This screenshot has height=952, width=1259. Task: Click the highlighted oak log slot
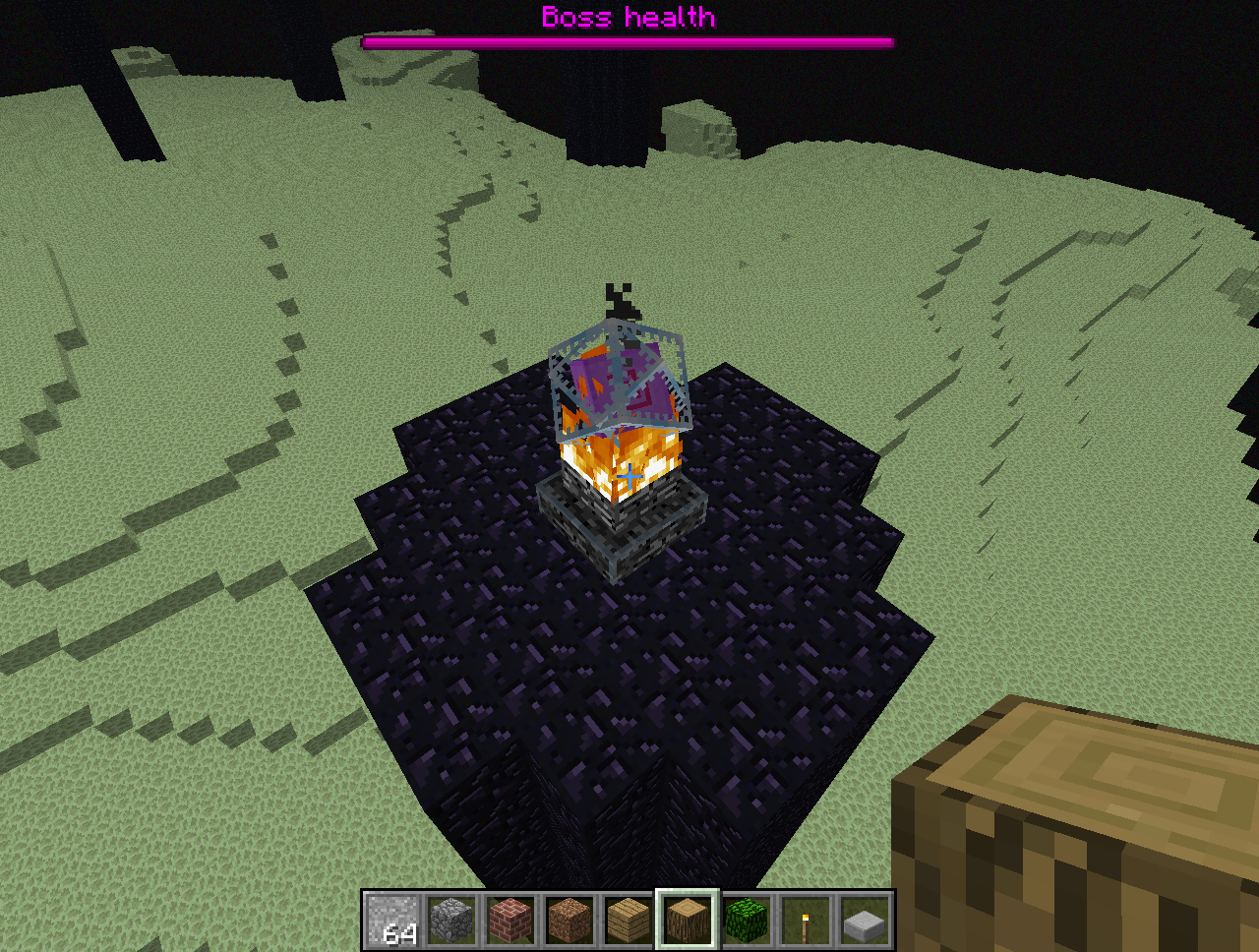688,921
